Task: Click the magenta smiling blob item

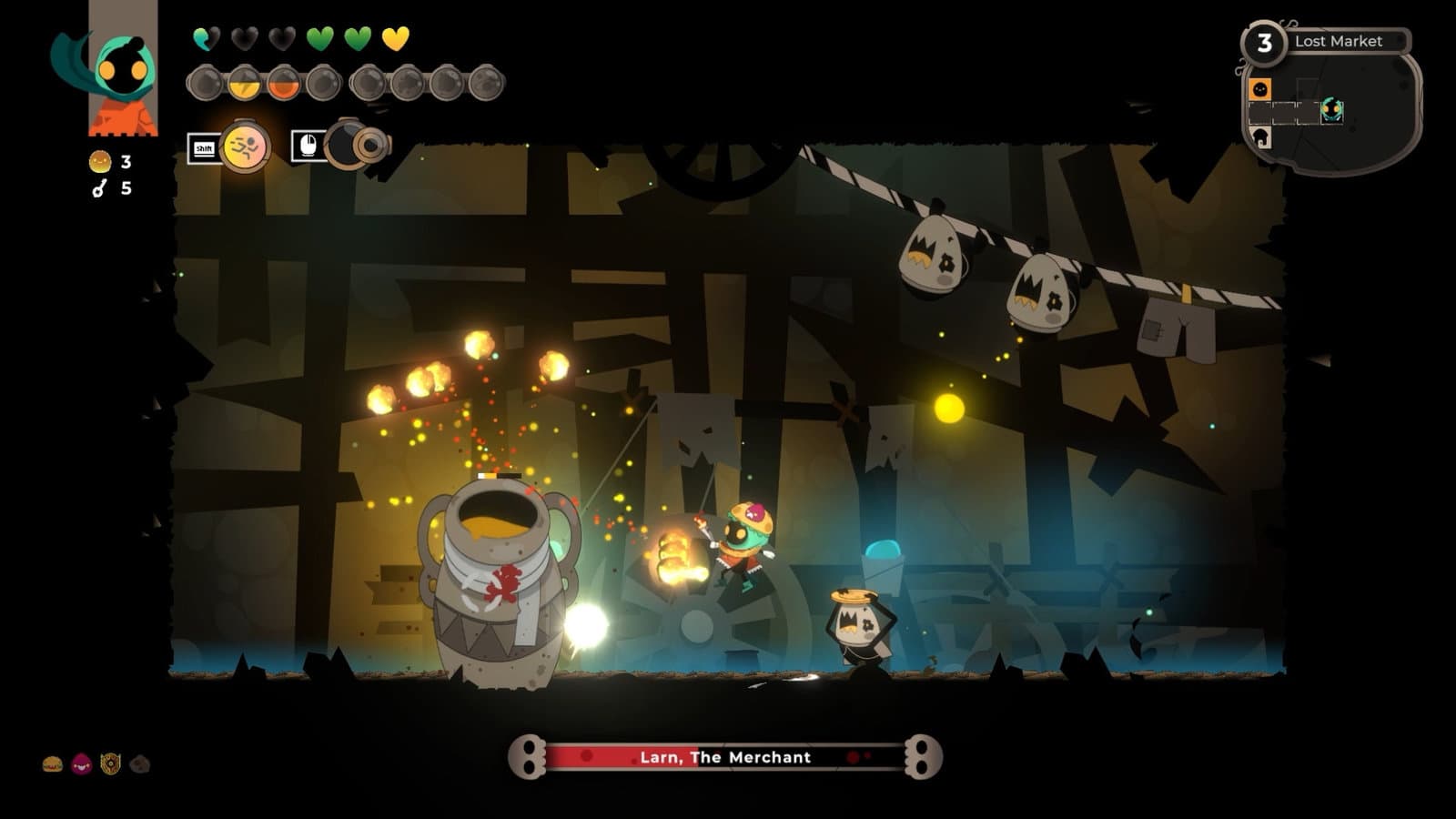Action: point(81,764)
